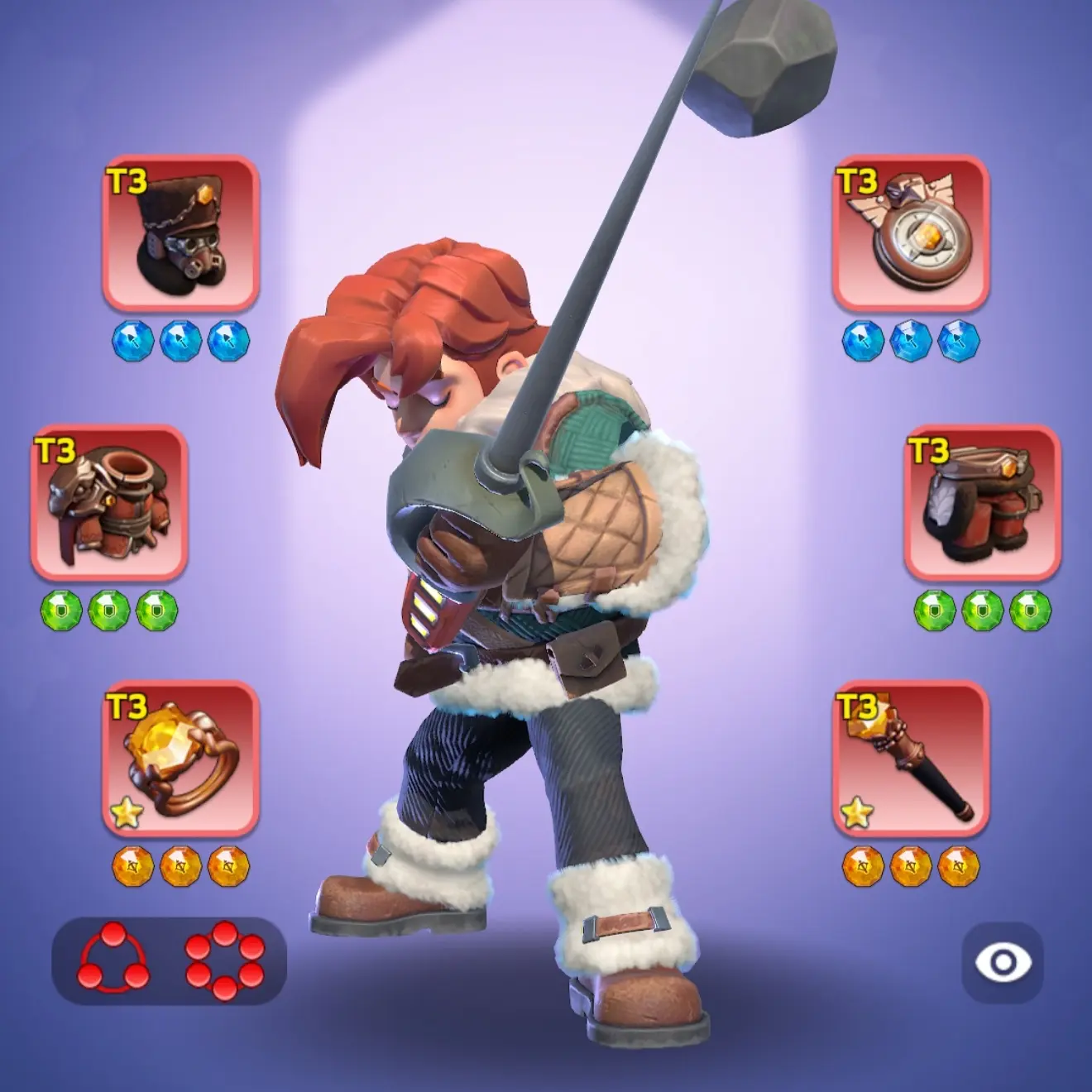The height and width of the screenshot is (1092, 1092).
Task: Toggle the eye visibility button
Action: tap(1002, 962)
